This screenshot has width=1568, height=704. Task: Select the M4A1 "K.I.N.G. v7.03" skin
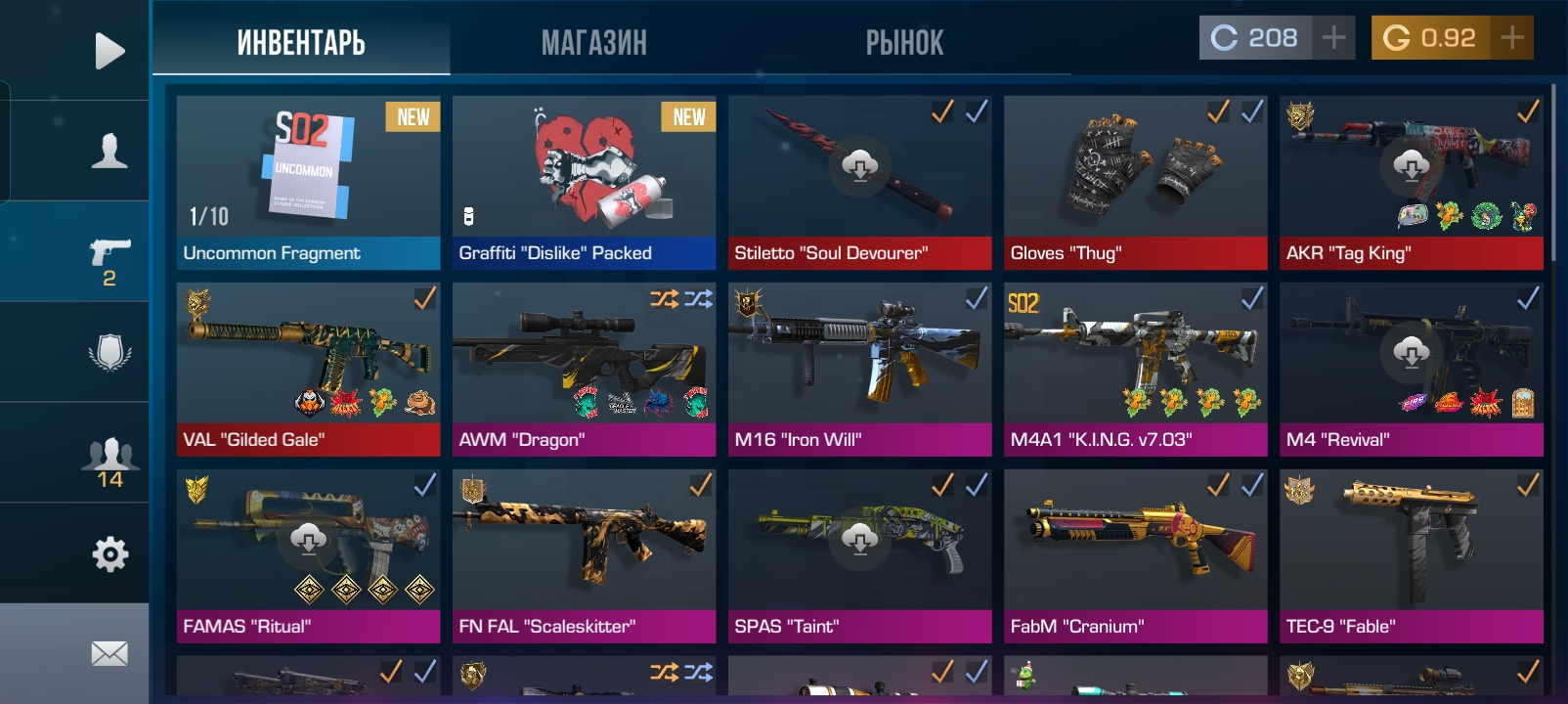[1135, 369]
